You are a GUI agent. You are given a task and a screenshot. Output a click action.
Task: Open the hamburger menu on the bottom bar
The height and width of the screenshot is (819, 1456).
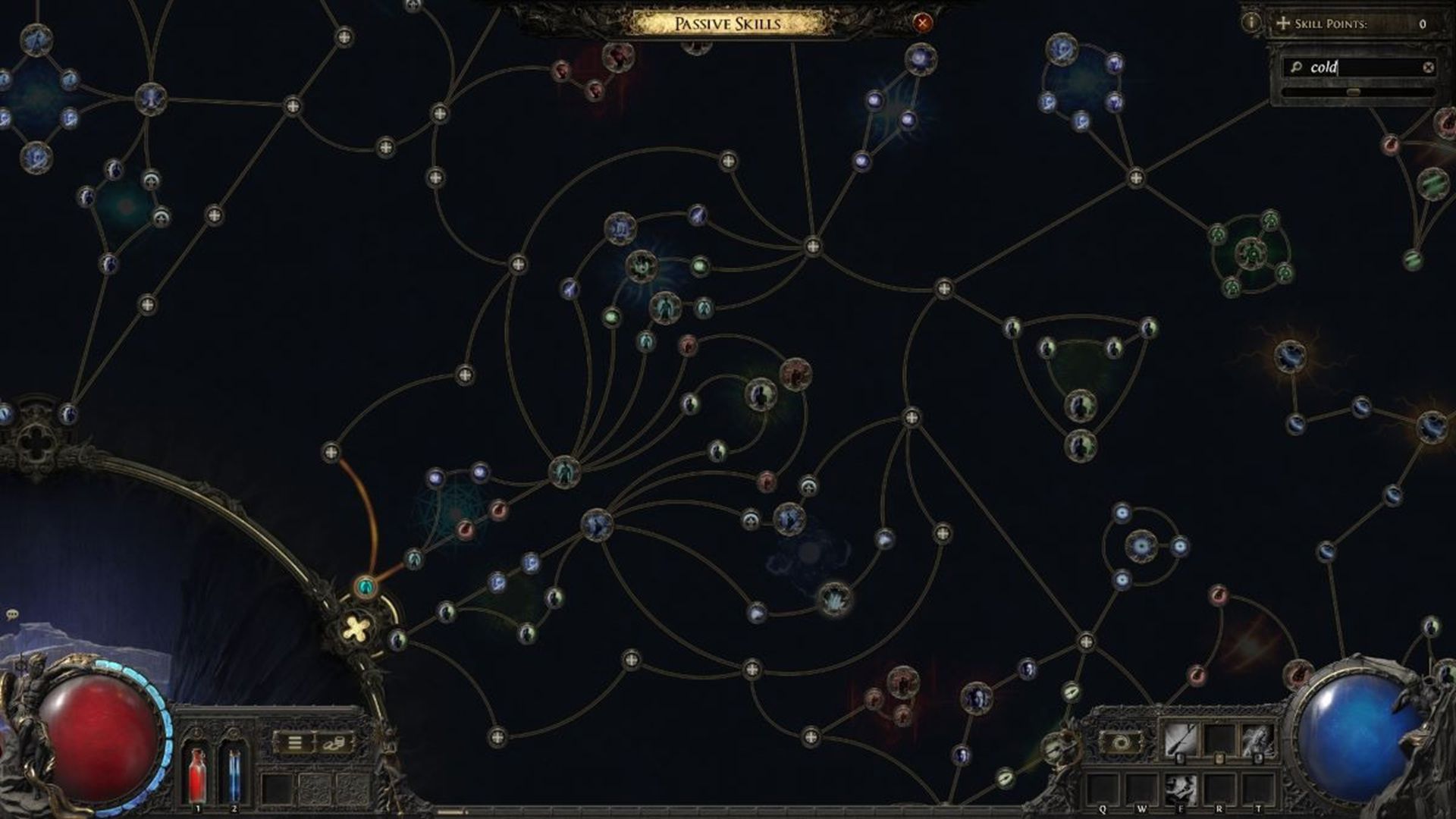[294, 742]
